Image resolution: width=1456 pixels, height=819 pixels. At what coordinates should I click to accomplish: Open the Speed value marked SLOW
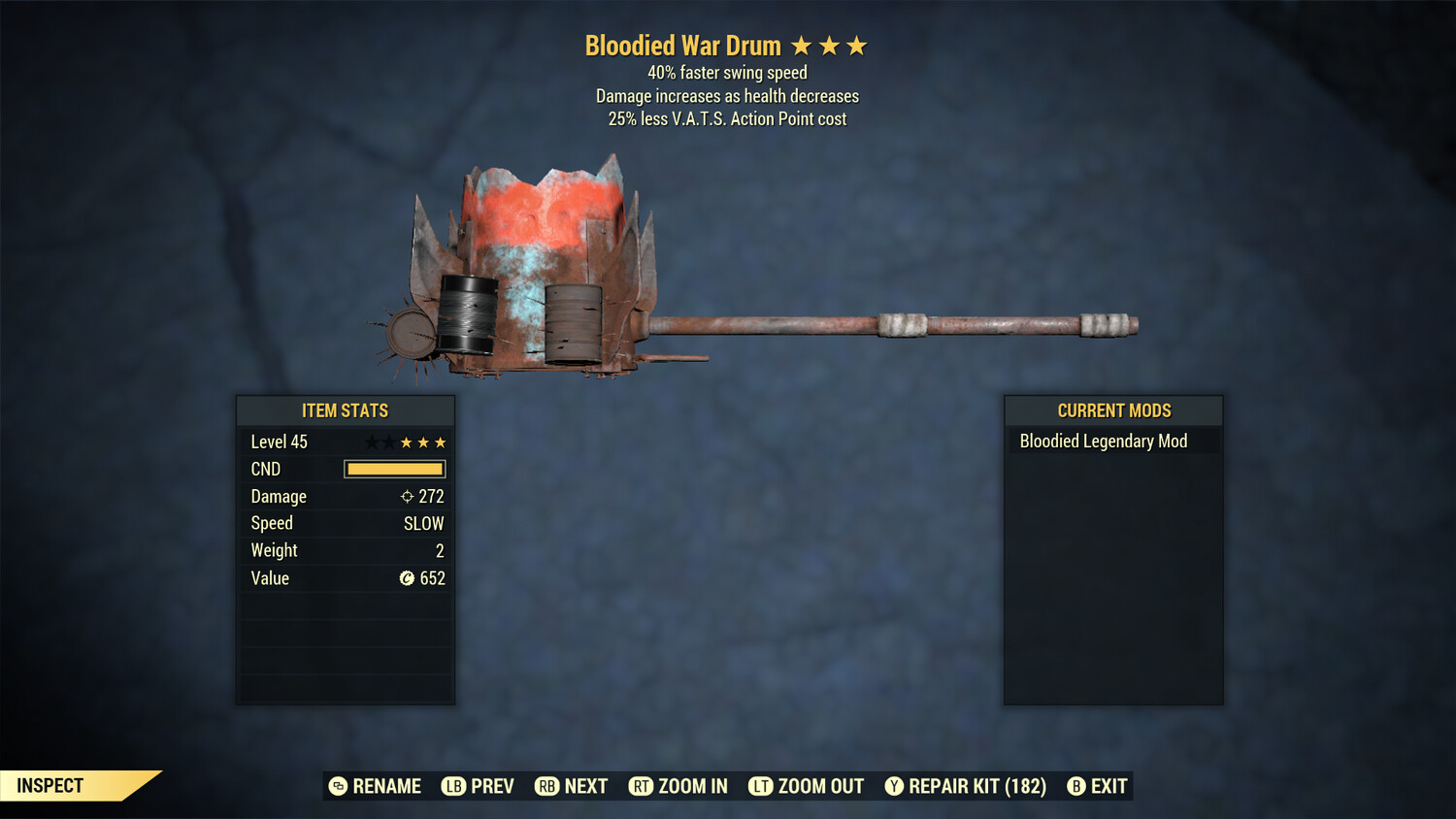click(423, 523)
